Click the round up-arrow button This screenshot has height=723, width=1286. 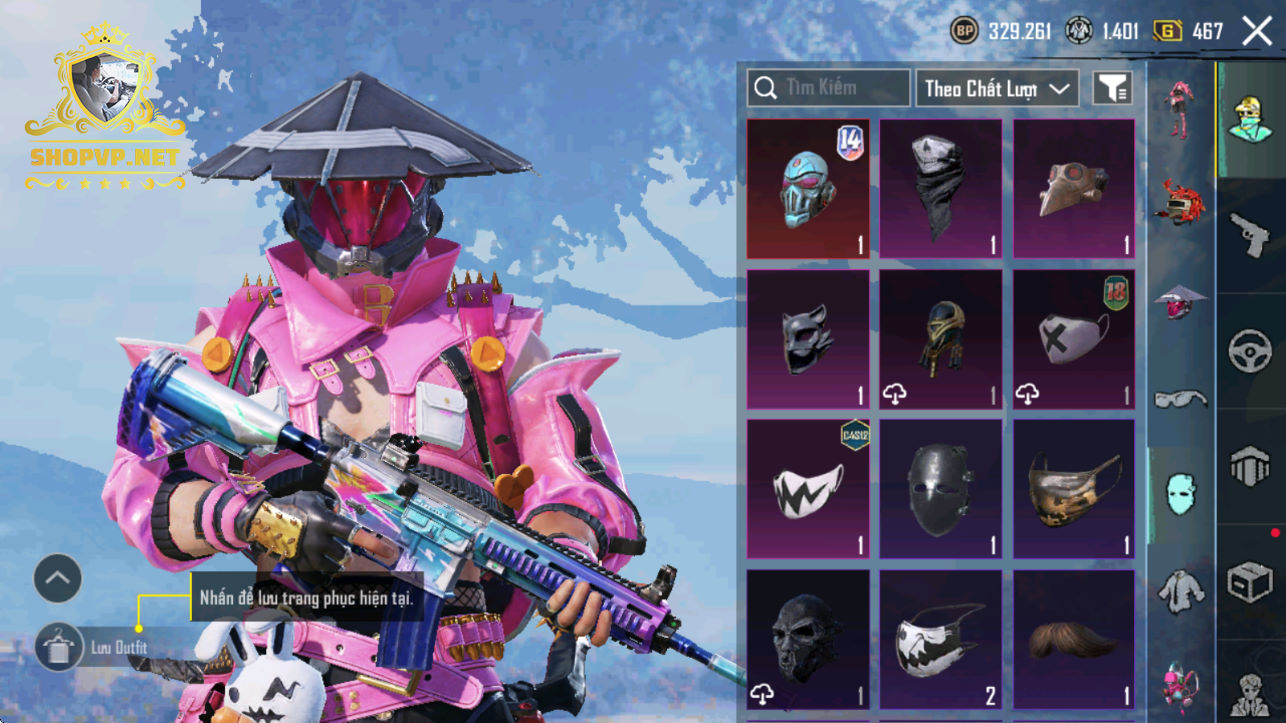(58, 578)
